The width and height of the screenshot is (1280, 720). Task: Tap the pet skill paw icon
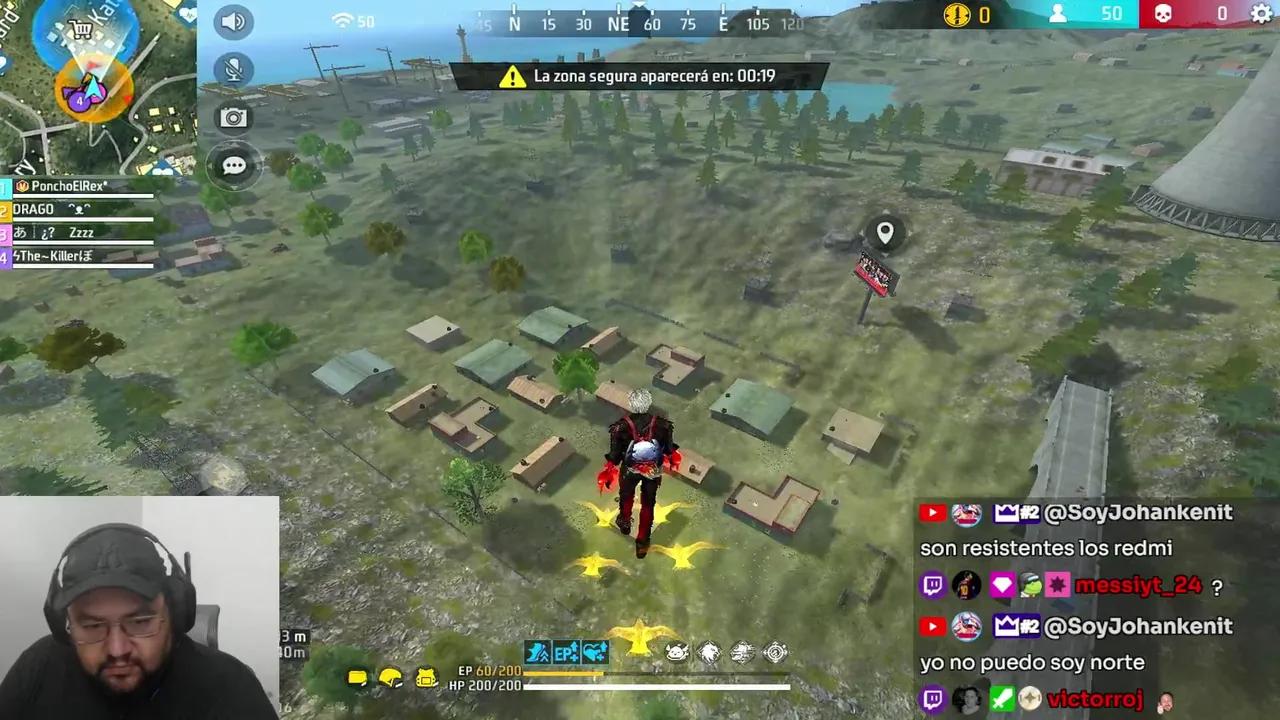coord(676,651)
